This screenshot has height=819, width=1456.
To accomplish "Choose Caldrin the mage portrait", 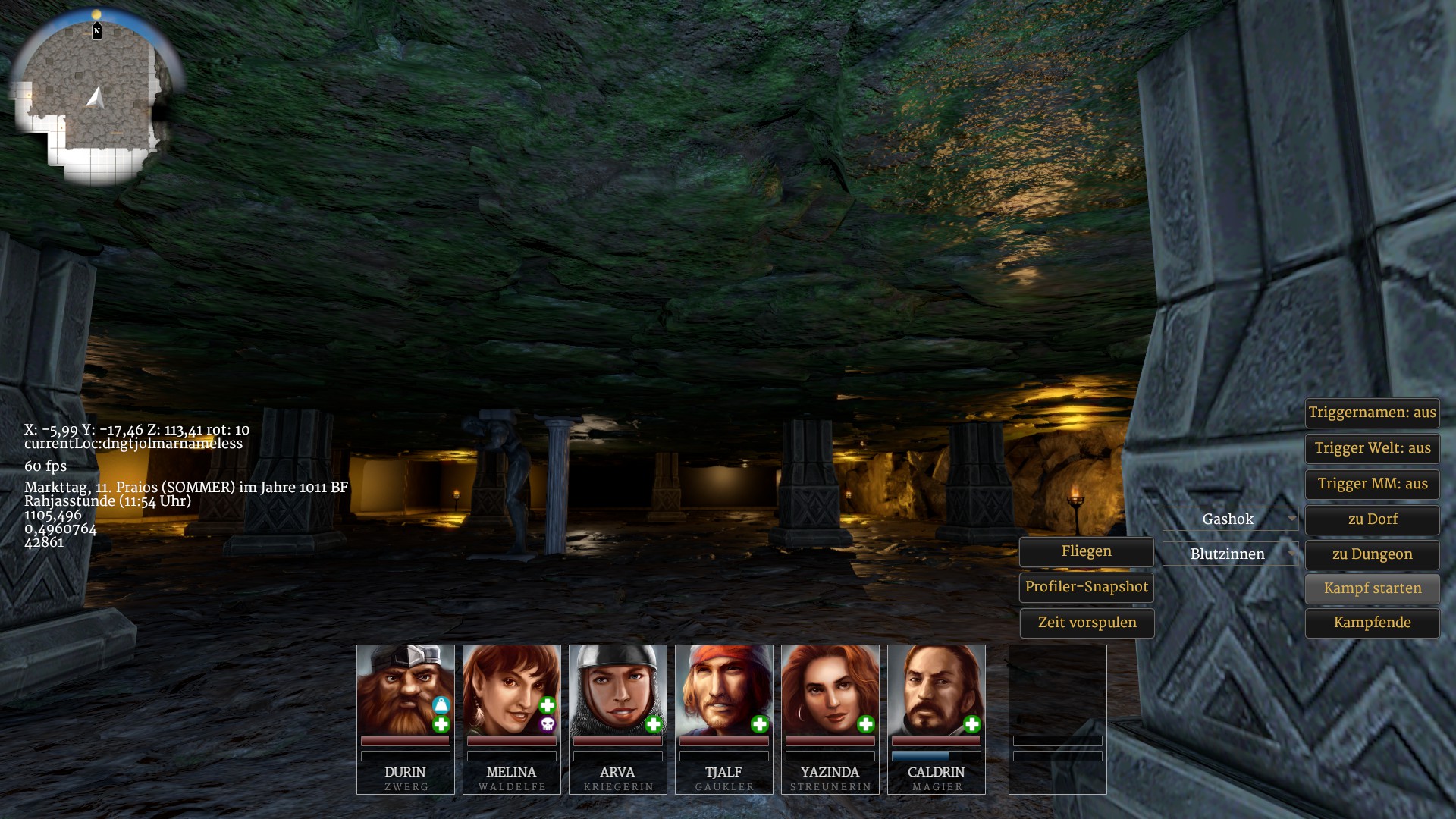I will [936, 690].
